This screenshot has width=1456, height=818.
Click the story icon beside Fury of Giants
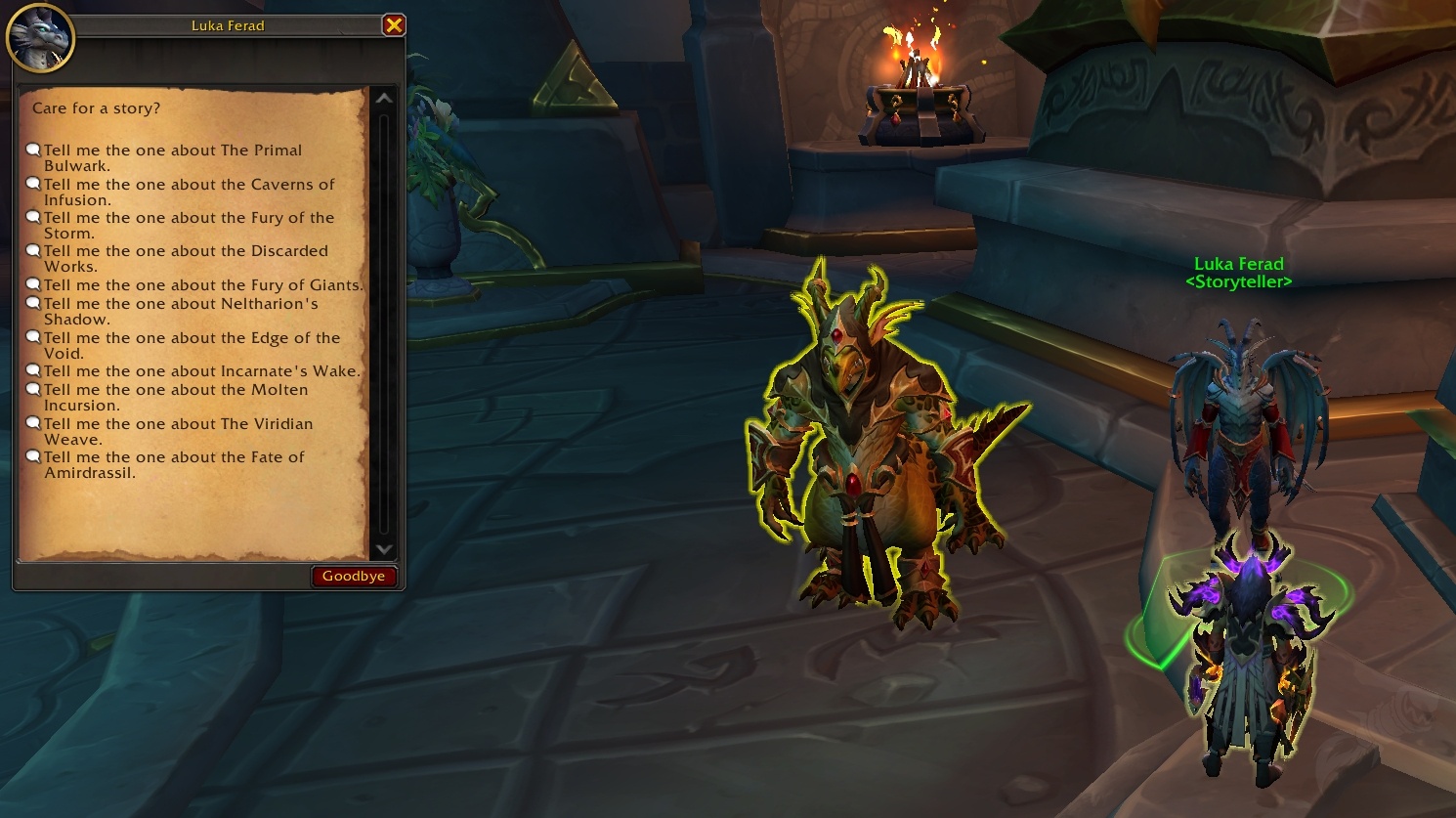click(34, 283)
